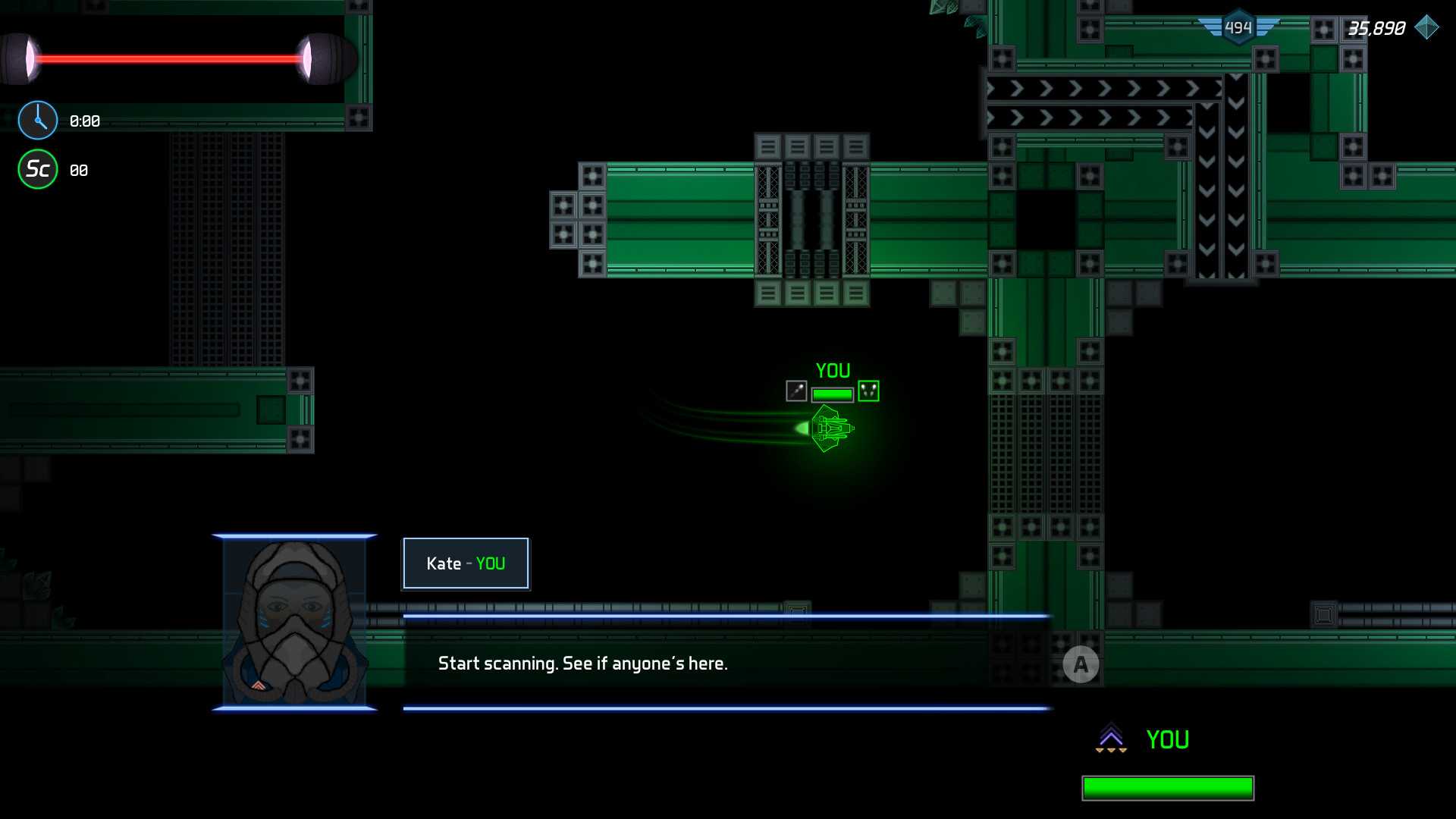This screenshot has width=1456, height=819.
Task: Click Kate's masked portrait in the dialogue
Action: click(x=294, y=623)
